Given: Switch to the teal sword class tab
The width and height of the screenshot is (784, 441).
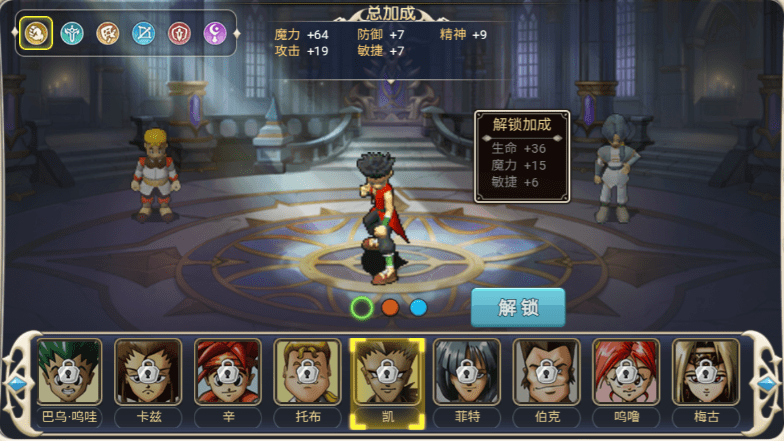Looking at the screenshot, I should coord(72,34).
